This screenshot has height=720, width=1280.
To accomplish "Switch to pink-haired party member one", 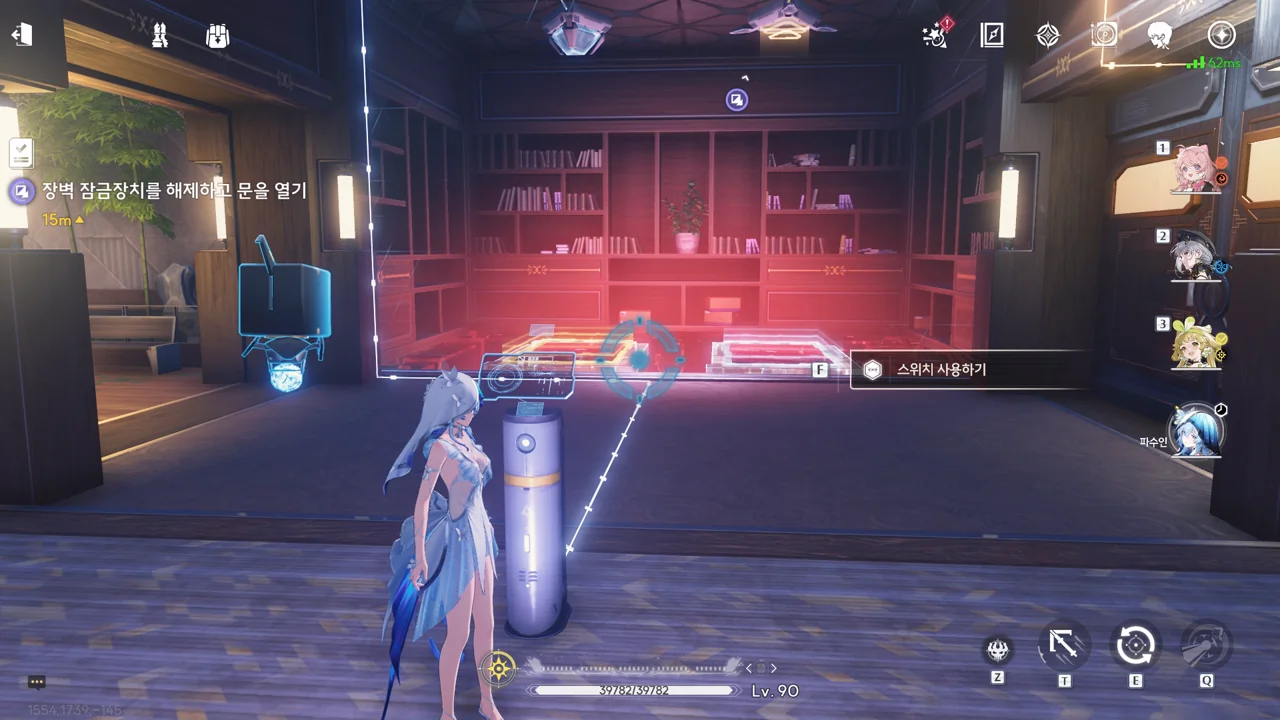I will (x=1195, y=169).
